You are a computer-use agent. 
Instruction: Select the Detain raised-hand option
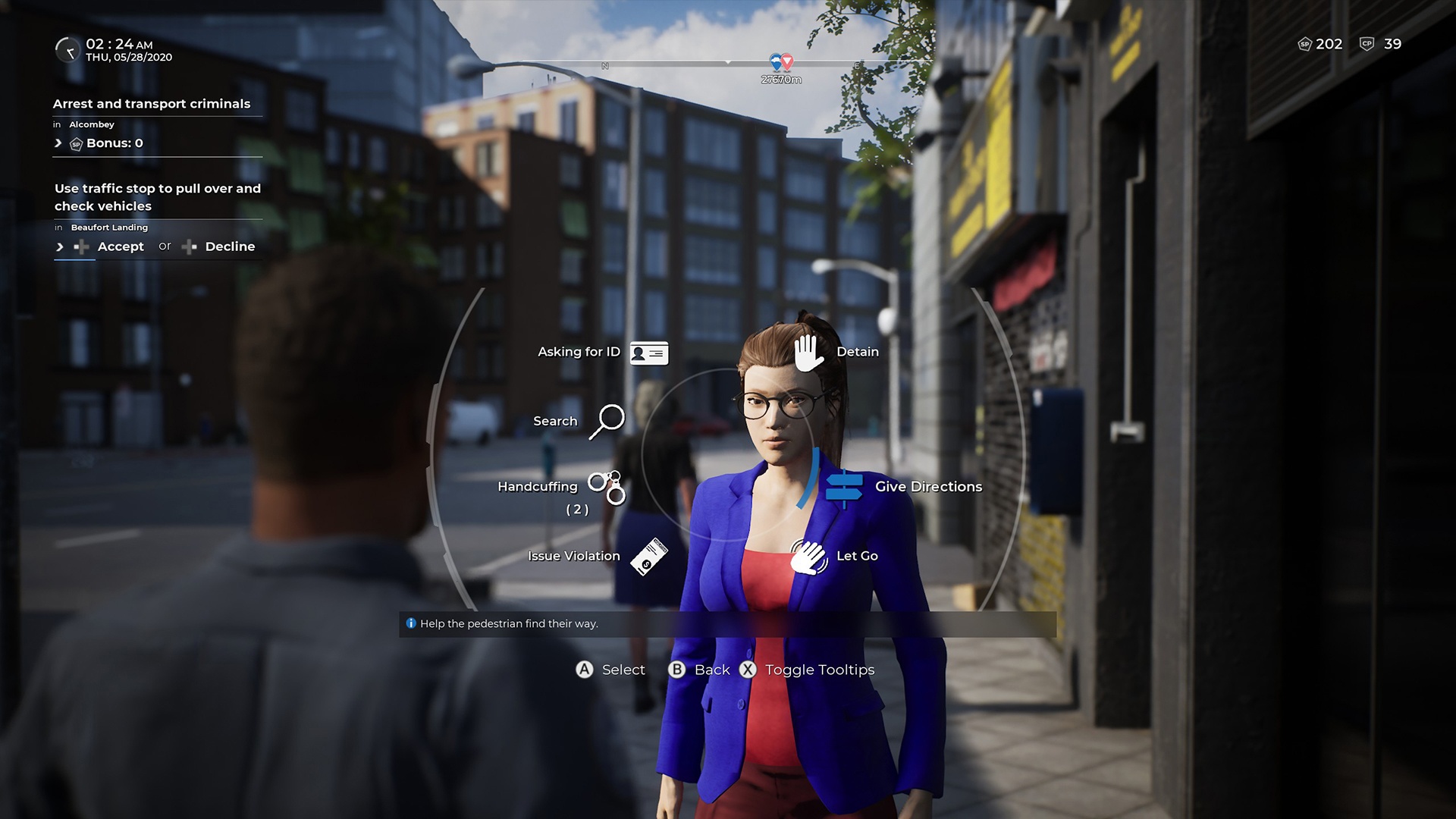coord(809,353)
